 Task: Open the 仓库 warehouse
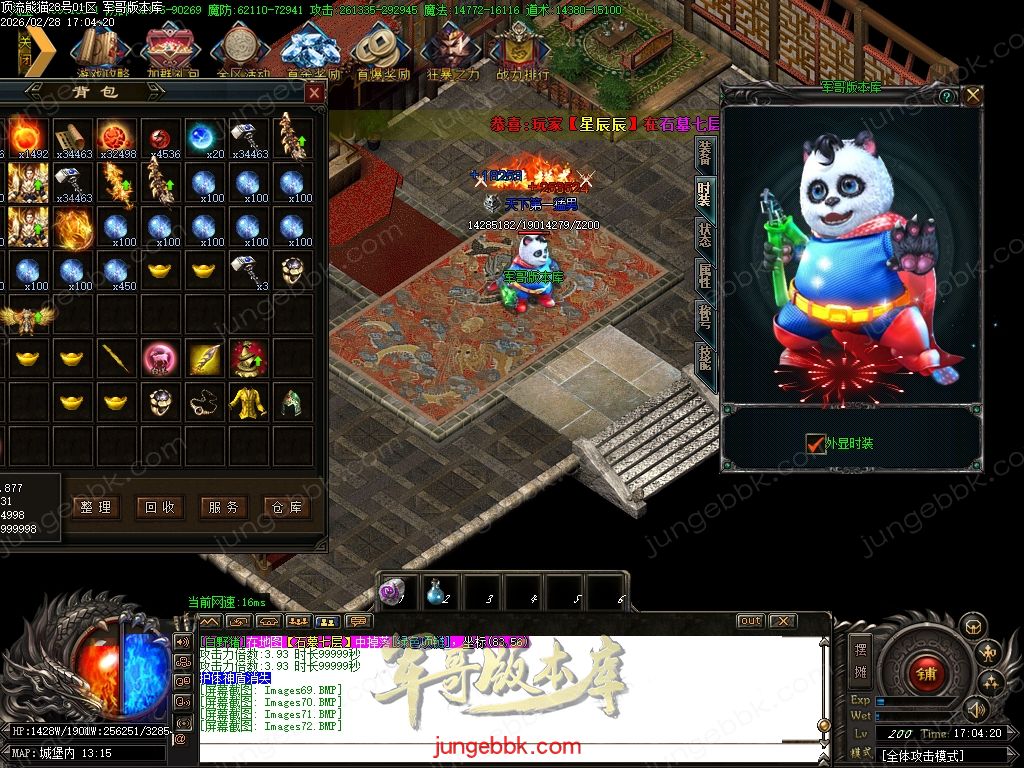coord(286,507)
